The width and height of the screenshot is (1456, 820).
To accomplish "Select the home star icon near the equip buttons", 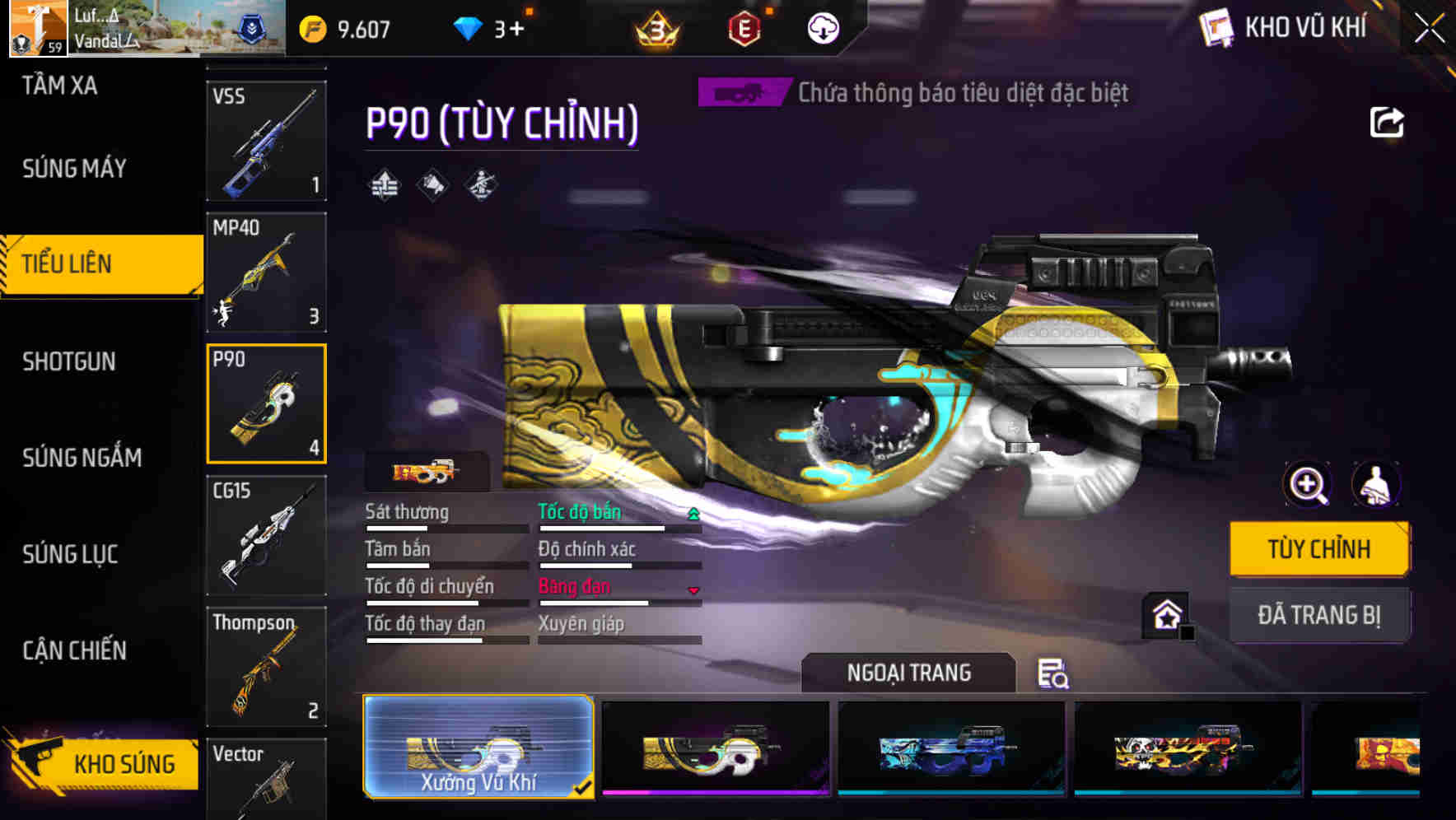I will (1164, 613).
